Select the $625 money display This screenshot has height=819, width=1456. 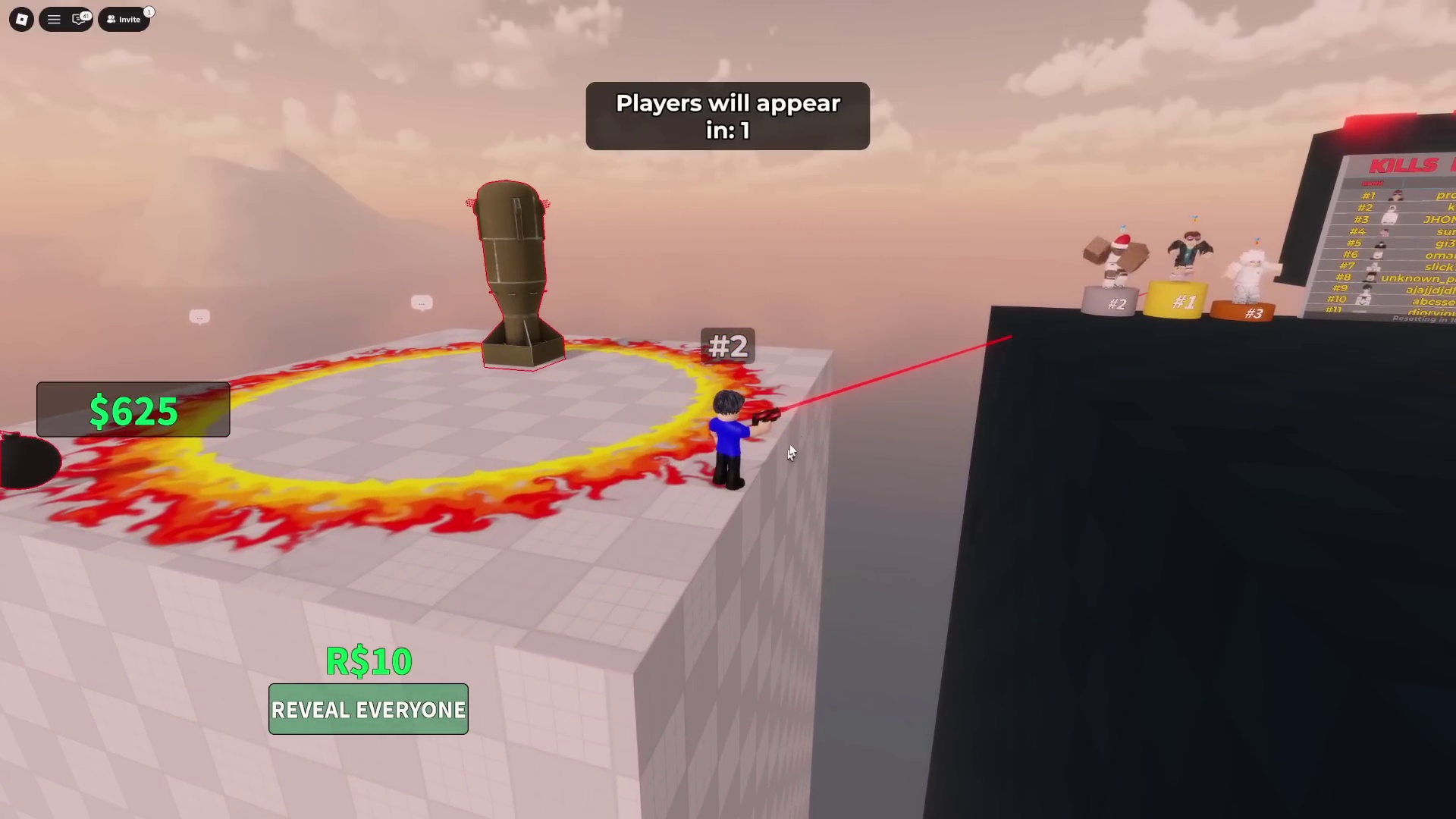(133, 410)
